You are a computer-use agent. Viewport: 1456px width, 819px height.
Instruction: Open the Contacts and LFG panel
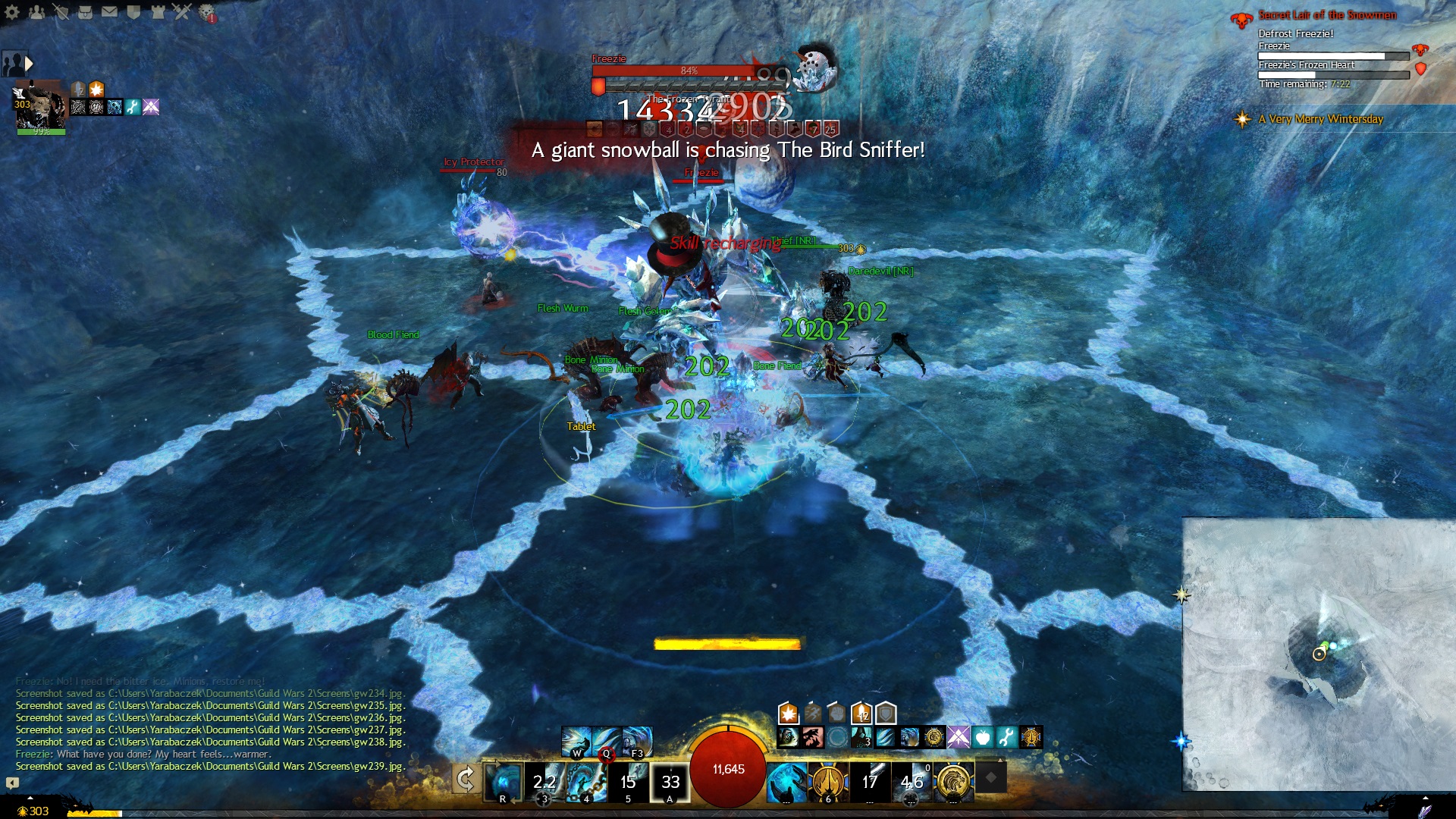(x=36, y=12)
